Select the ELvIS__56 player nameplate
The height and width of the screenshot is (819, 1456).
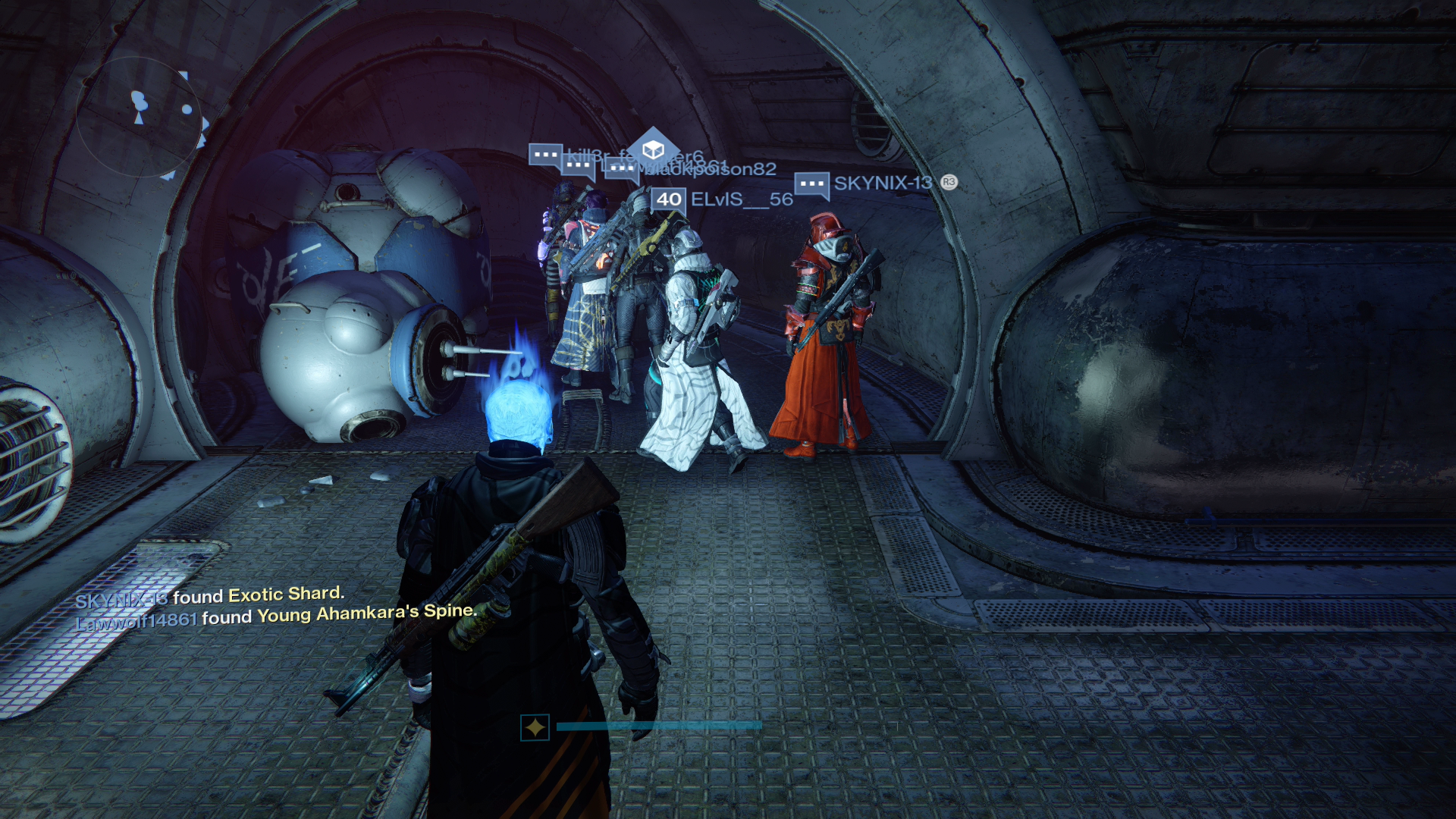tap(741, 199)
